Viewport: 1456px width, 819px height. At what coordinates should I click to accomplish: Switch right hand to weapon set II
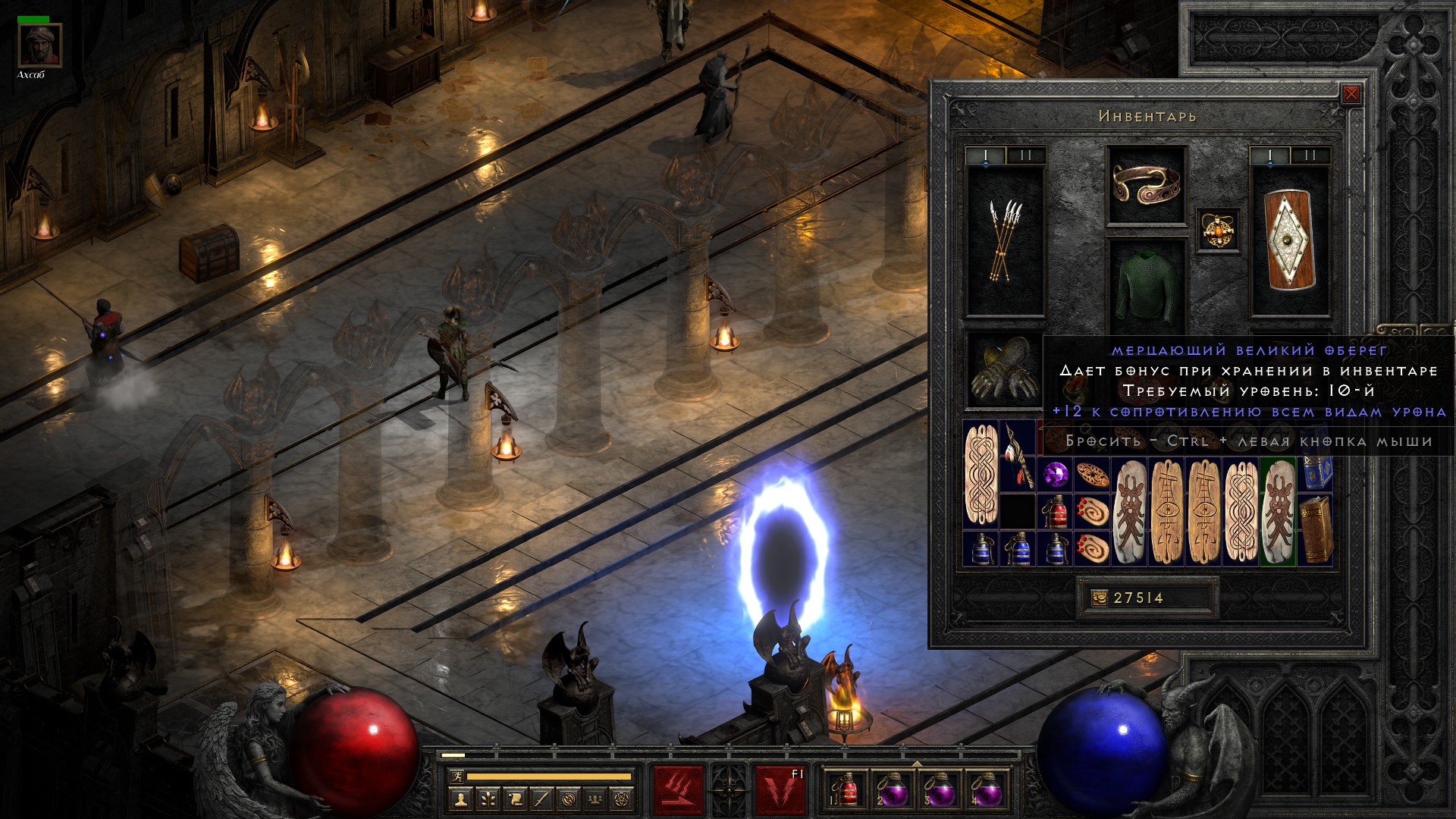coord(1311,156)
